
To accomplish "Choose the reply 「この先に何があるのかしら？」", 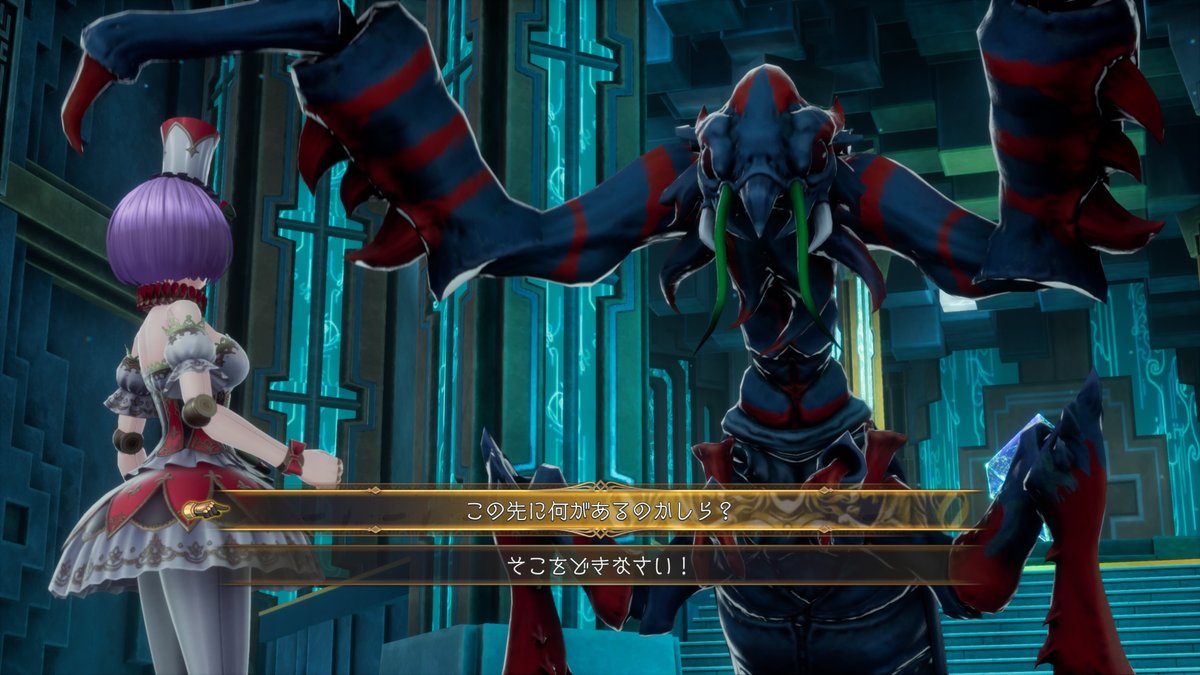I will pyautogui.click(x=600, y=510).
